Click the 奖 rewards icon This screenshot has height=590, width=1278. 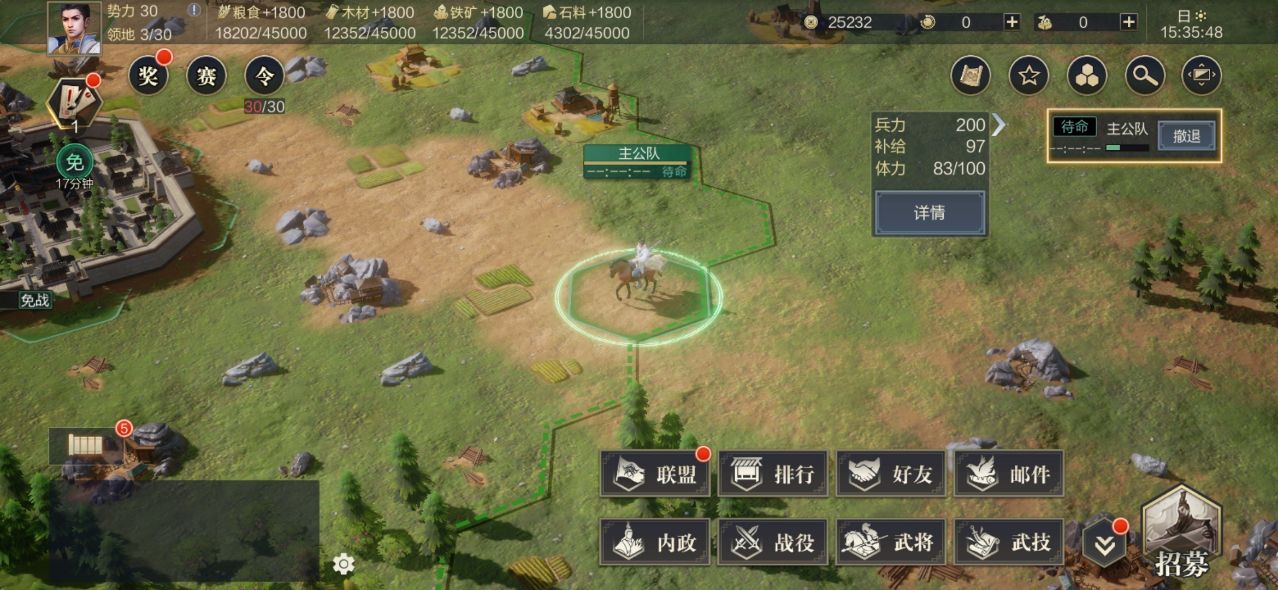click(x=148, y=75)
